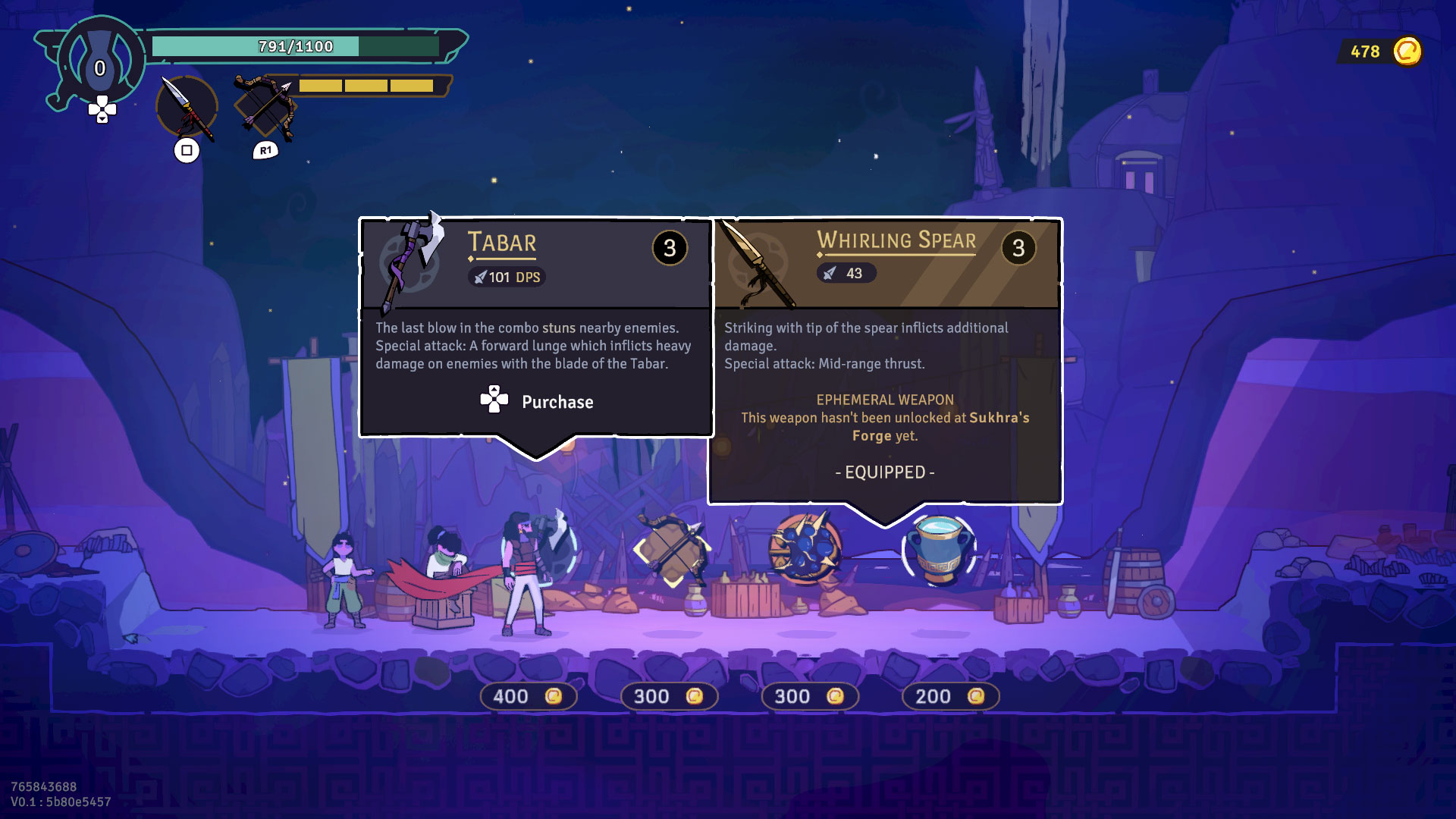The width and height of the screenshot is (1456, 819).
Task: Choose the 200 gold price tag
Action: [x=950, y=696]
